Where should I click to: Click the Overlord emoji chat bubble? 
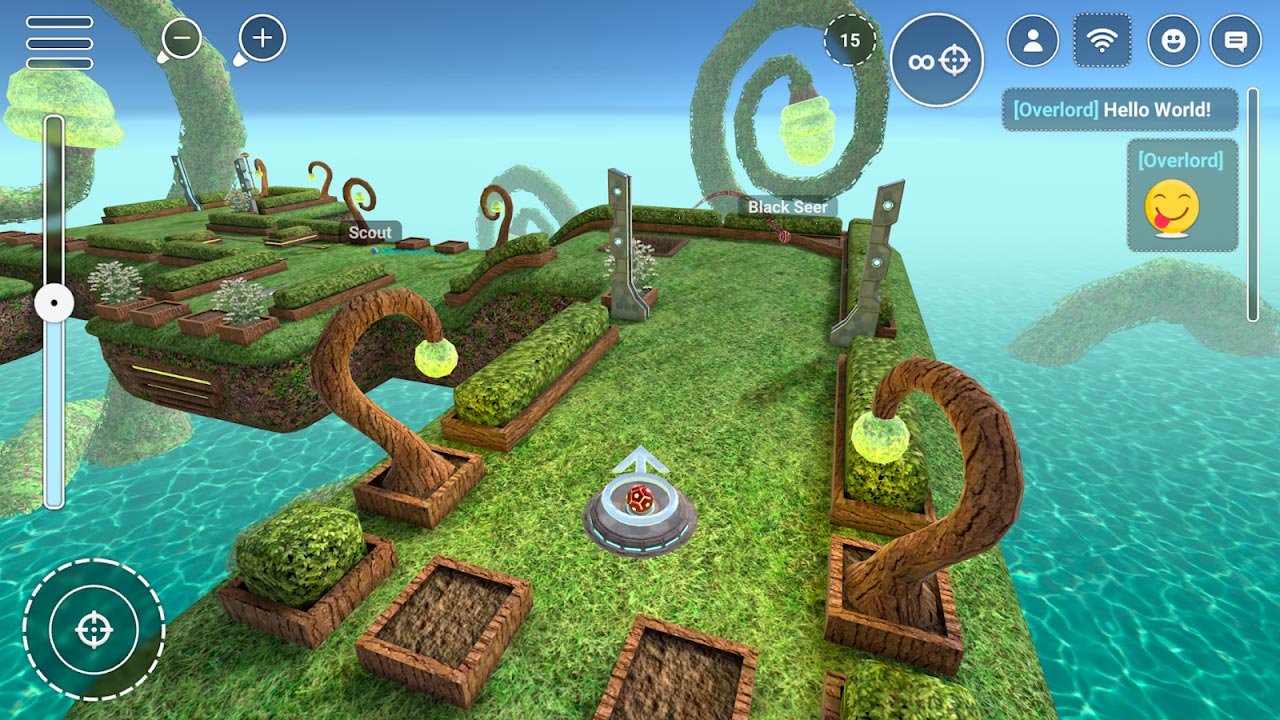pos(1182,195)
